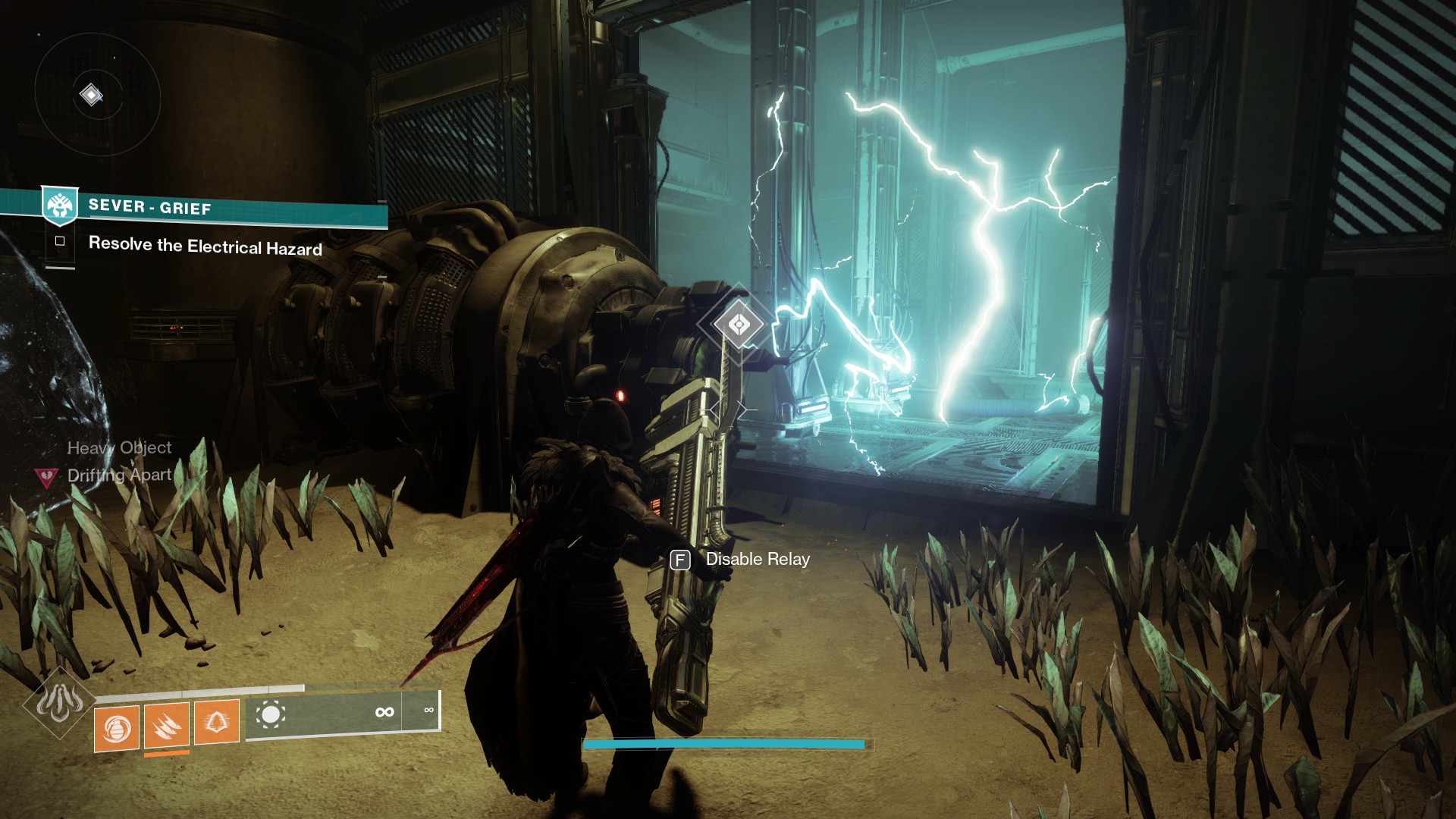This screenshot has height=819, width=1456.
Task: Use the melee ability icon
Action: click(x=167, y=725)
